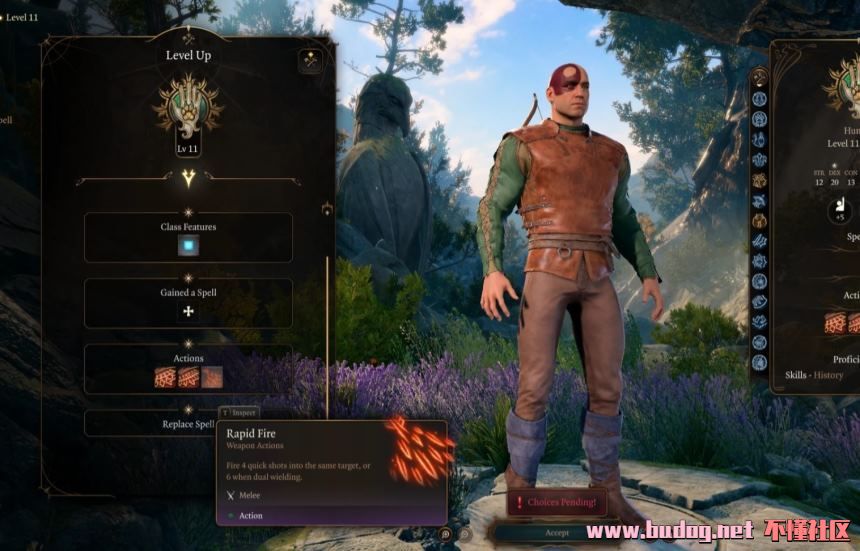Inspect the Gained a Spell cross icon

tap(188, 312)
